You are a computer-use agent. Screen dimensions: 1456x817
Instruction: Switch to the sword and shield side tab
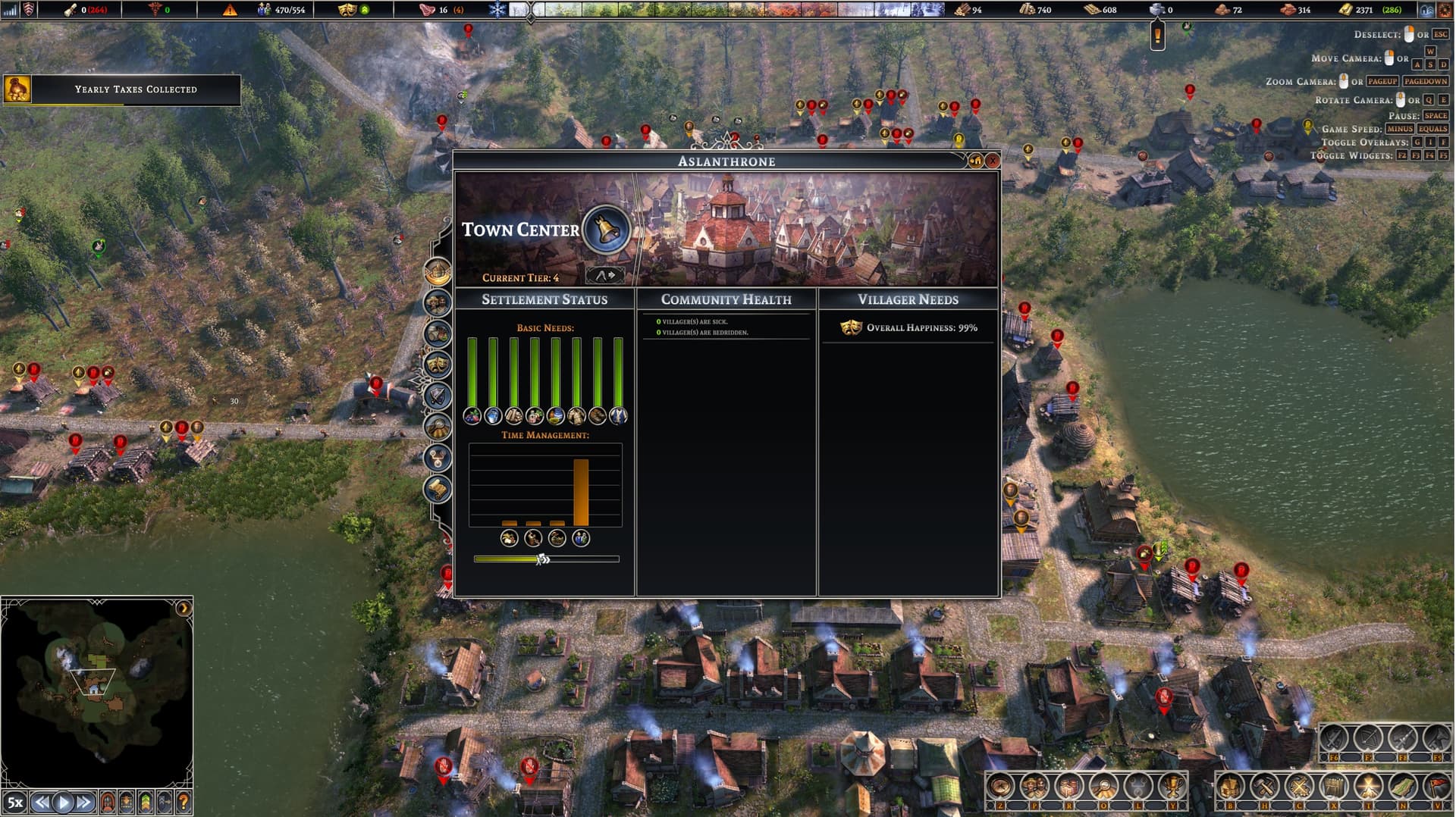pos(438,396)
